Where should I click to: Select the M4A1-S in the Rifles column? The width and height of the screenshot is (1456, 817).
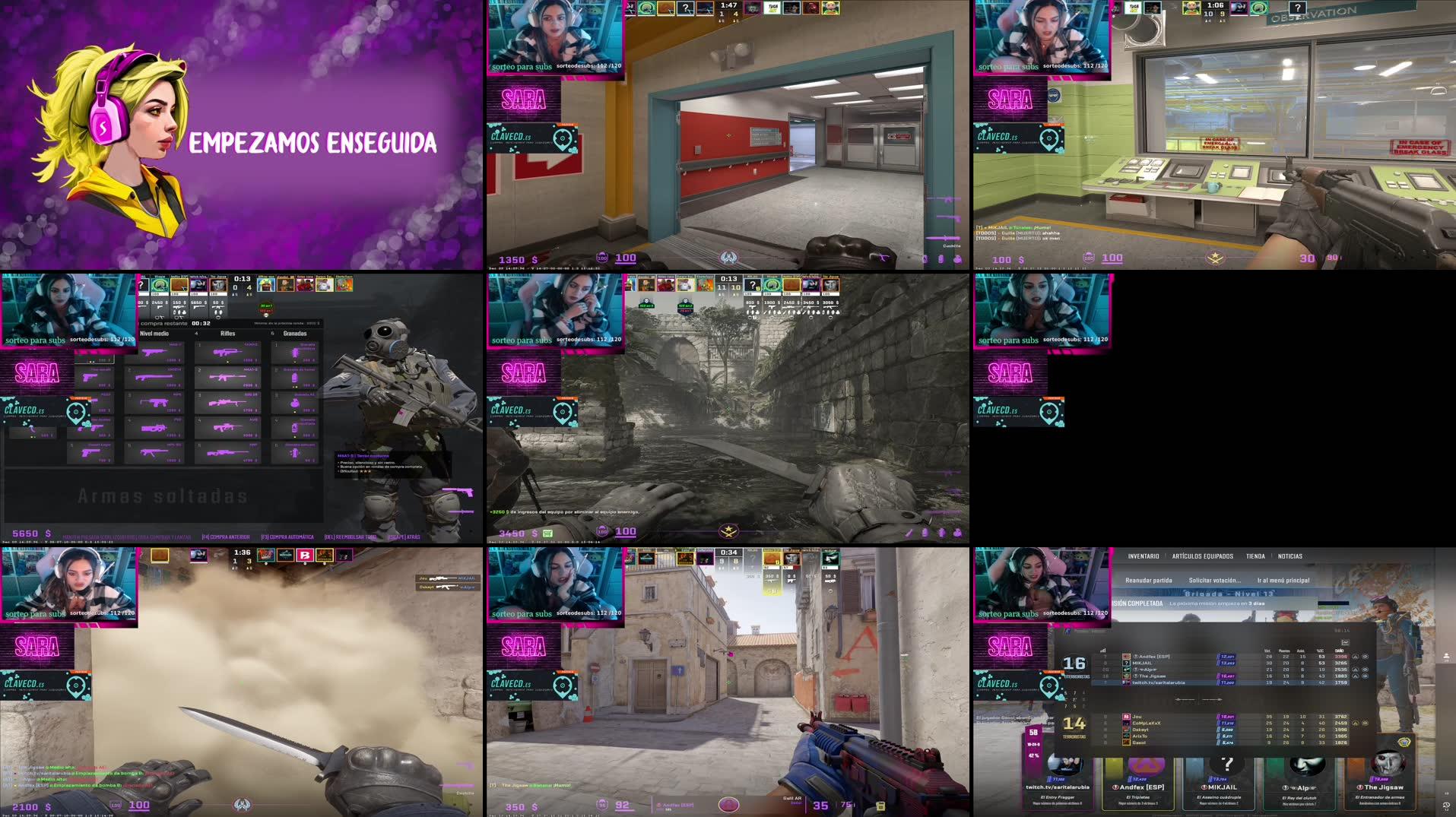228,376
